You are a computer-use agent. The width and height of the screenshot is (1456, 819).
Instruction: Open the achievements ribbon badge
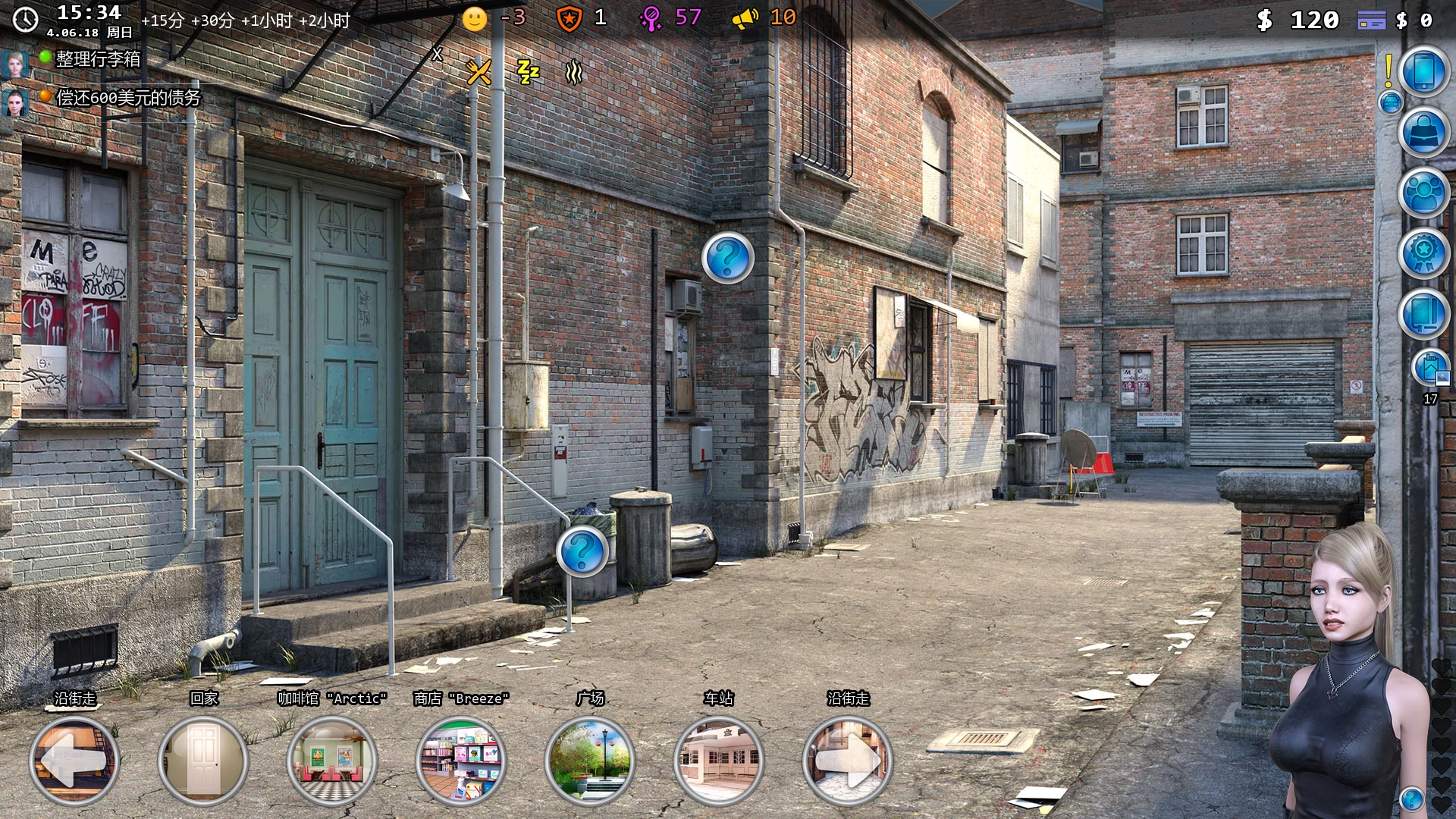[1423, 253]
